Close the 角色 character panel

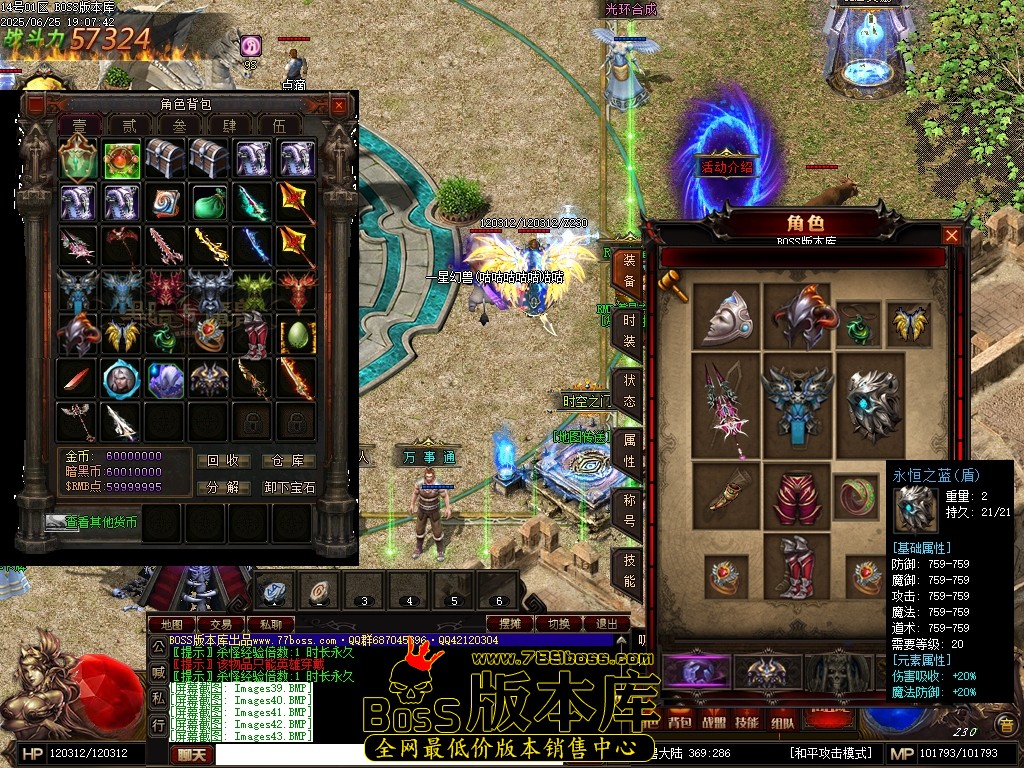tap(952, 235)
